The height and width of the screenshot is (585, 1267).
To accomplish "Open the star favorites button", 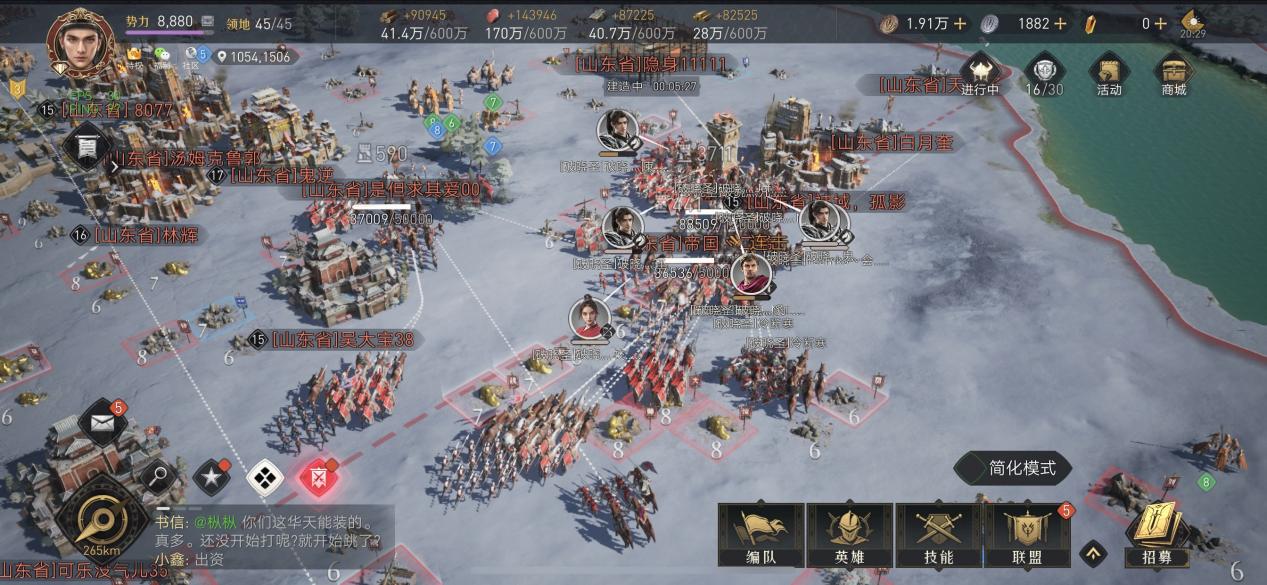I will click(x=212, y=478).
